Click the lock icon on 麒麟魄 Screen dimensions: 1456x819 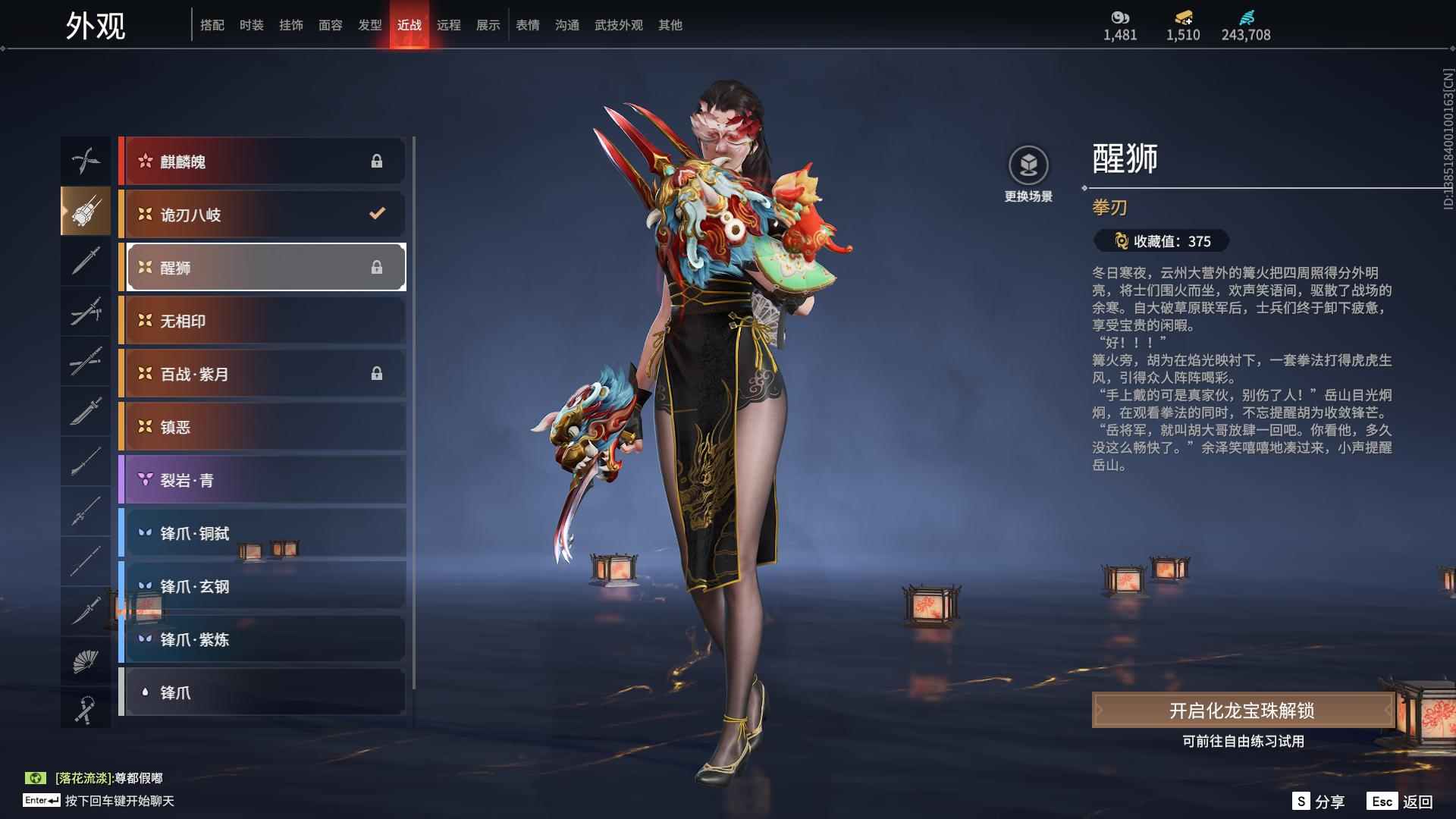click(378, 160)
